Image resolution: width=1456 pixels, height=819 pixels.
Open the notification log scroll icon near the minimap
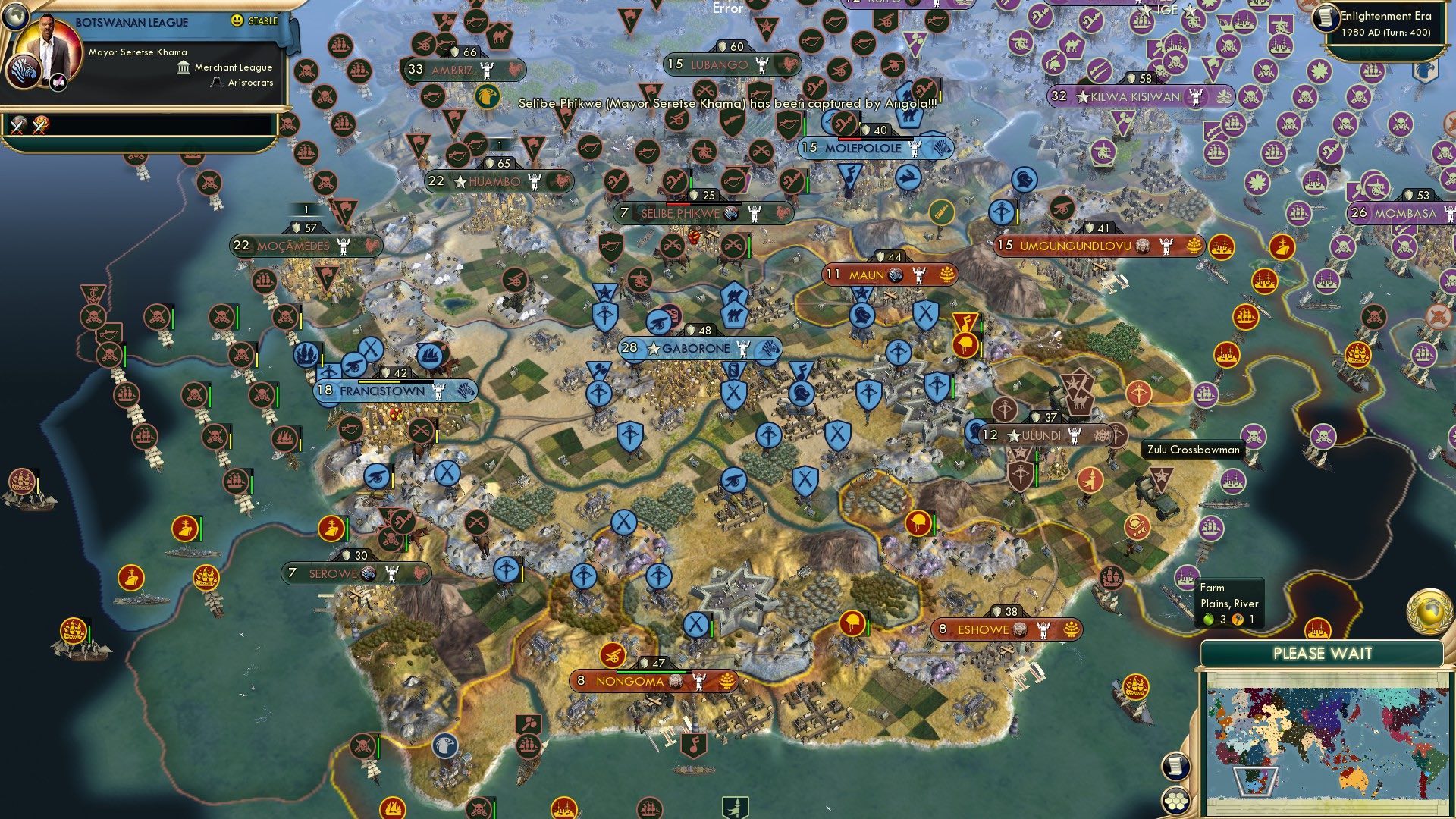pos(1175,767)
